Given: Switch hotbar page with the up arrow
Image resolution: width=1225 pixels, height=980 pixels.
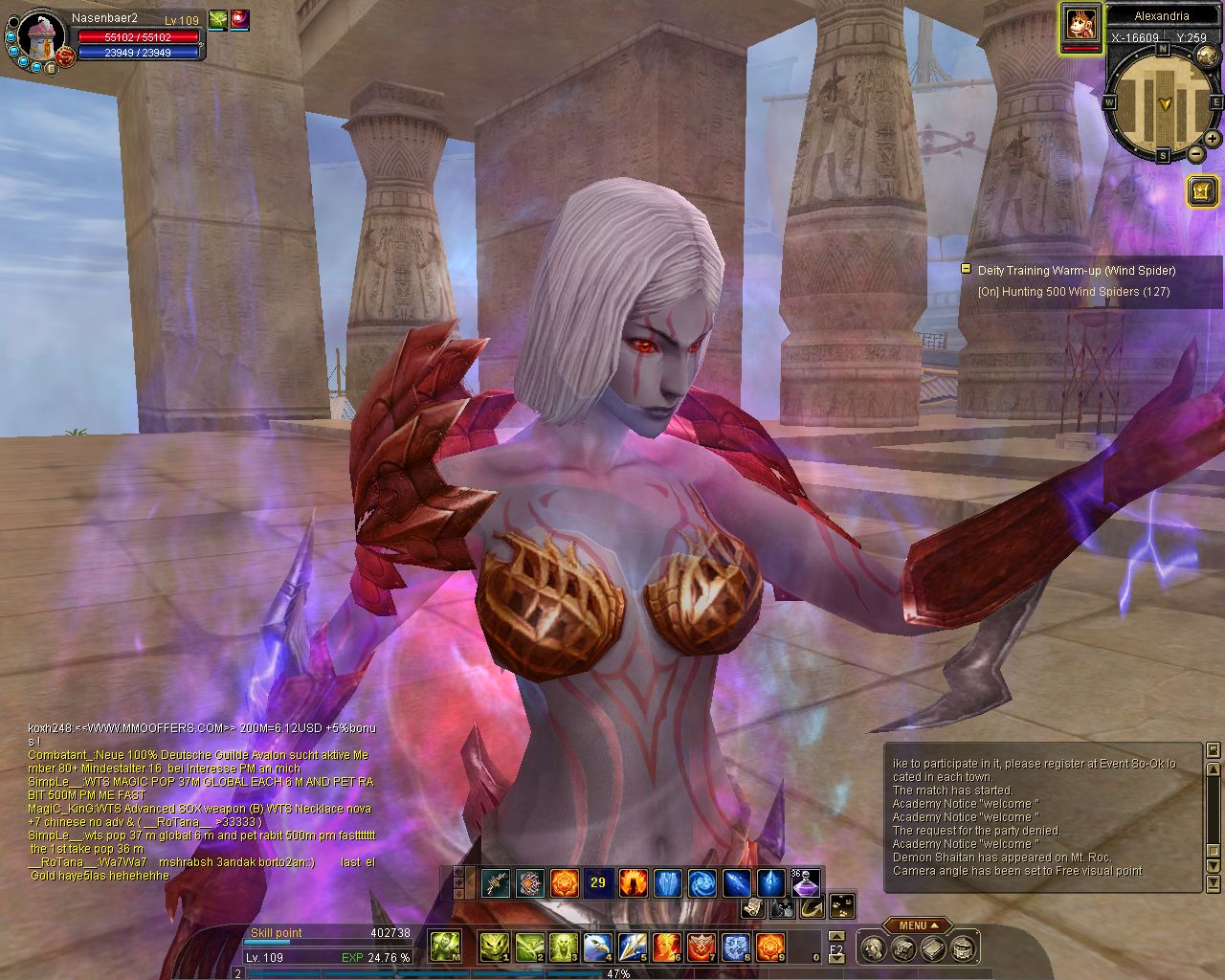Looking at the screenshot, I should tap(836, 936).
